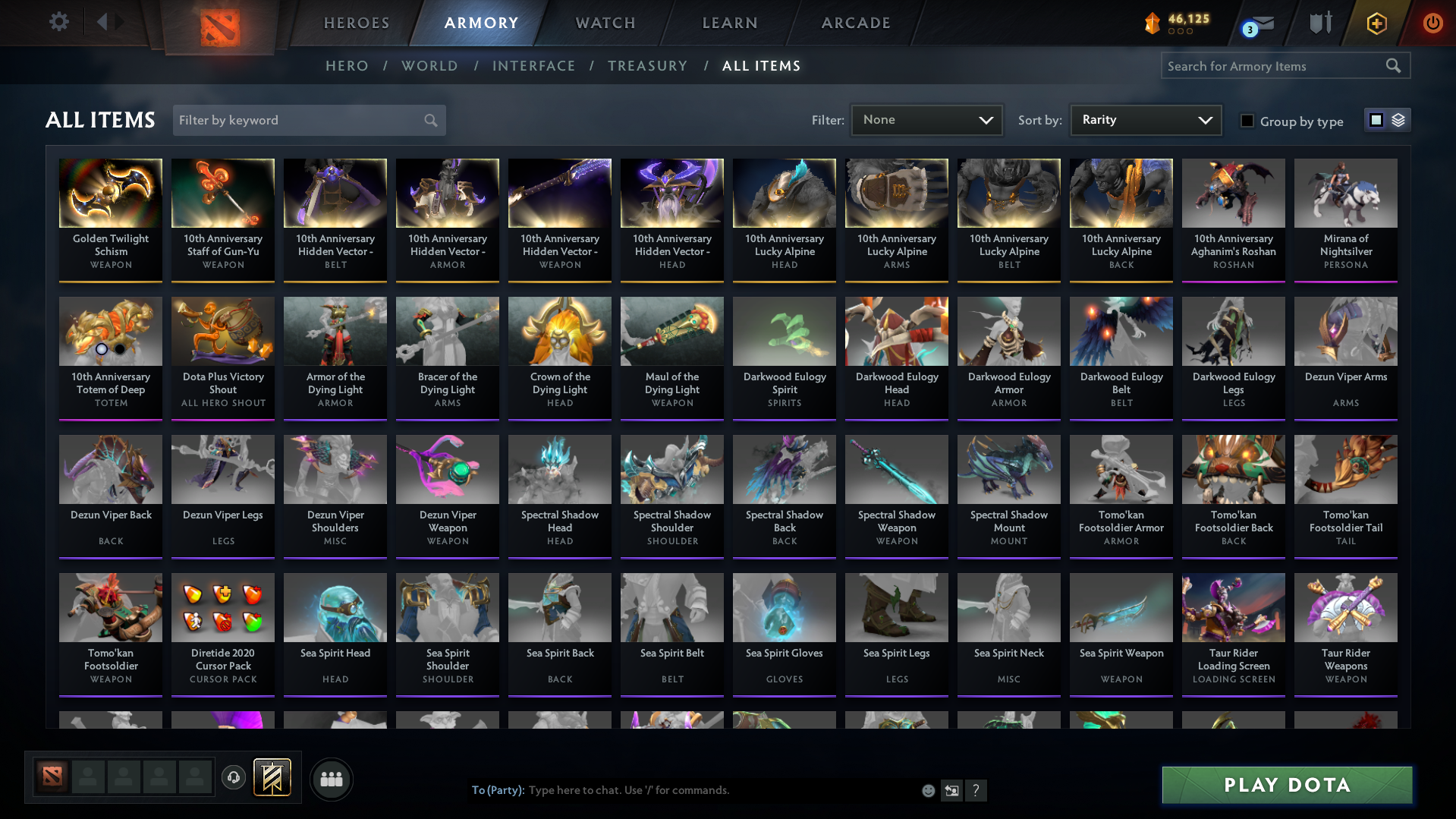Screen dimensions: 1456x819
Task: Select the single item grid view toggle
Action: tap(1376, 119)
